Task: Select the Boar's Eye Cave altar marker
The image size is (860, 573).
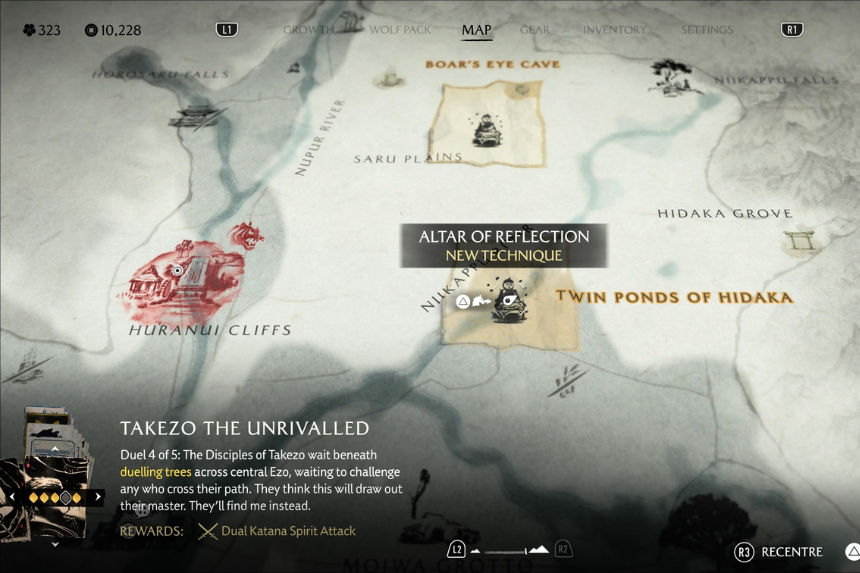Action: (x=487, y=129)
